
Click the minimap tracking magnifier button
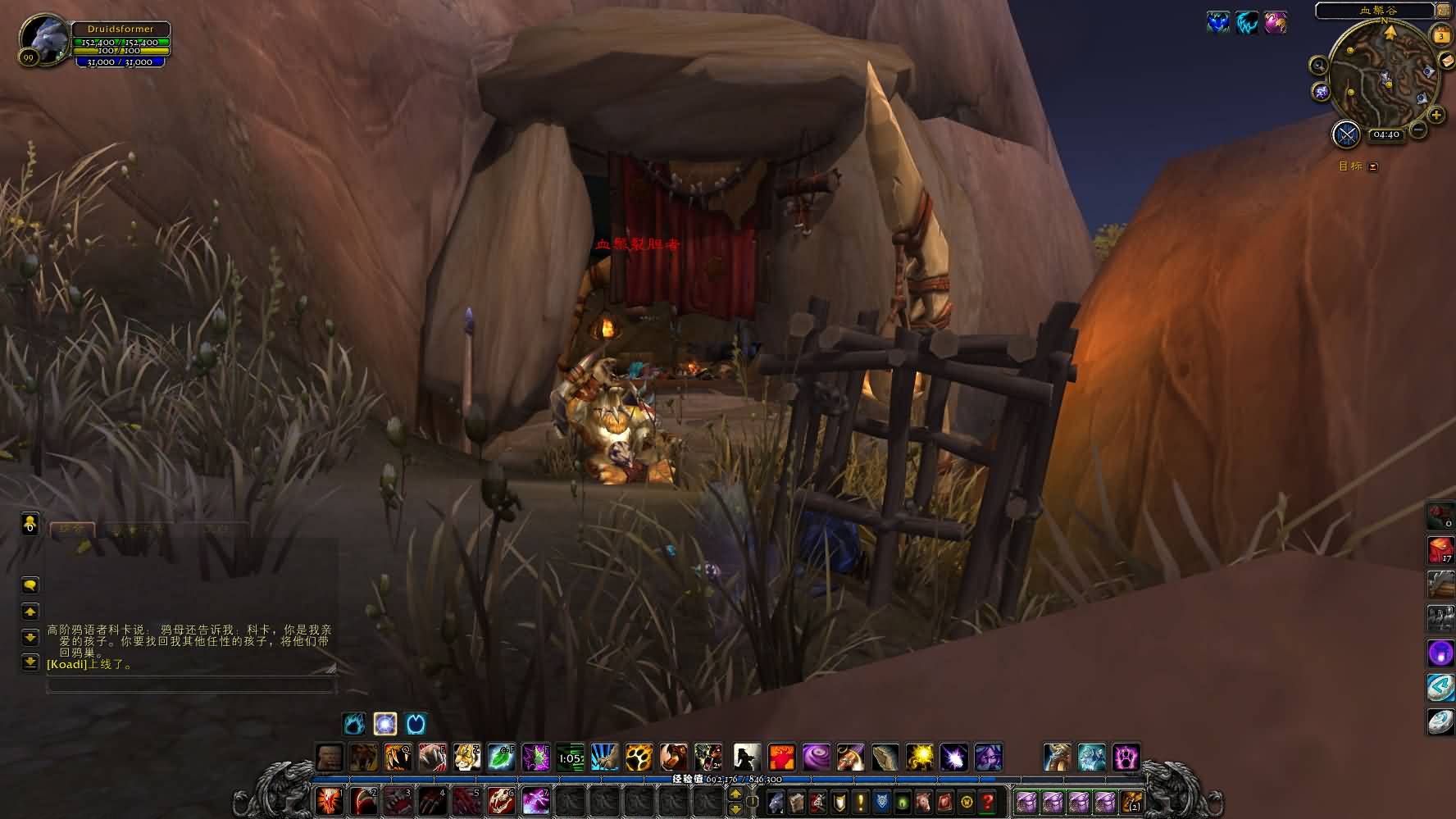(x=1318, y=66)
